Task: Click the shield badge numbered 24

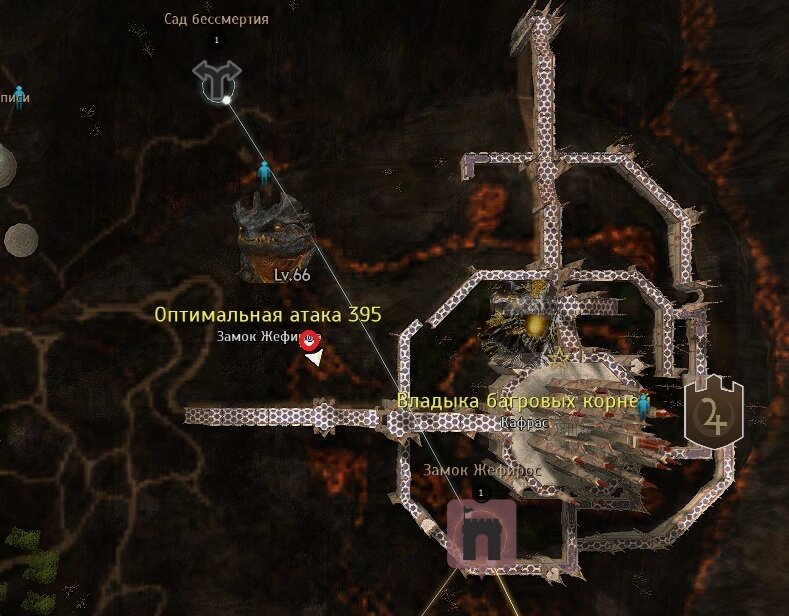Action: [x=713, y=411]
